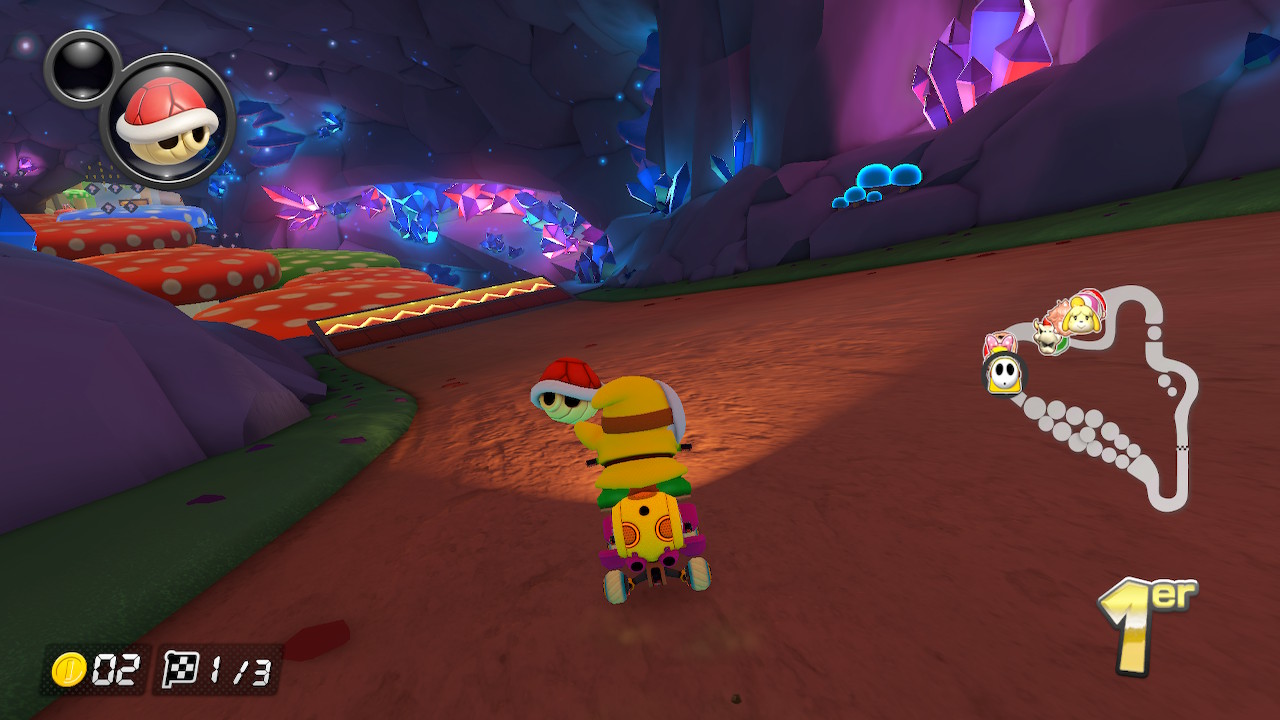1280x720 pixels.
Task: Click the empty secondary item slot
Action: (x=80, y=67)
